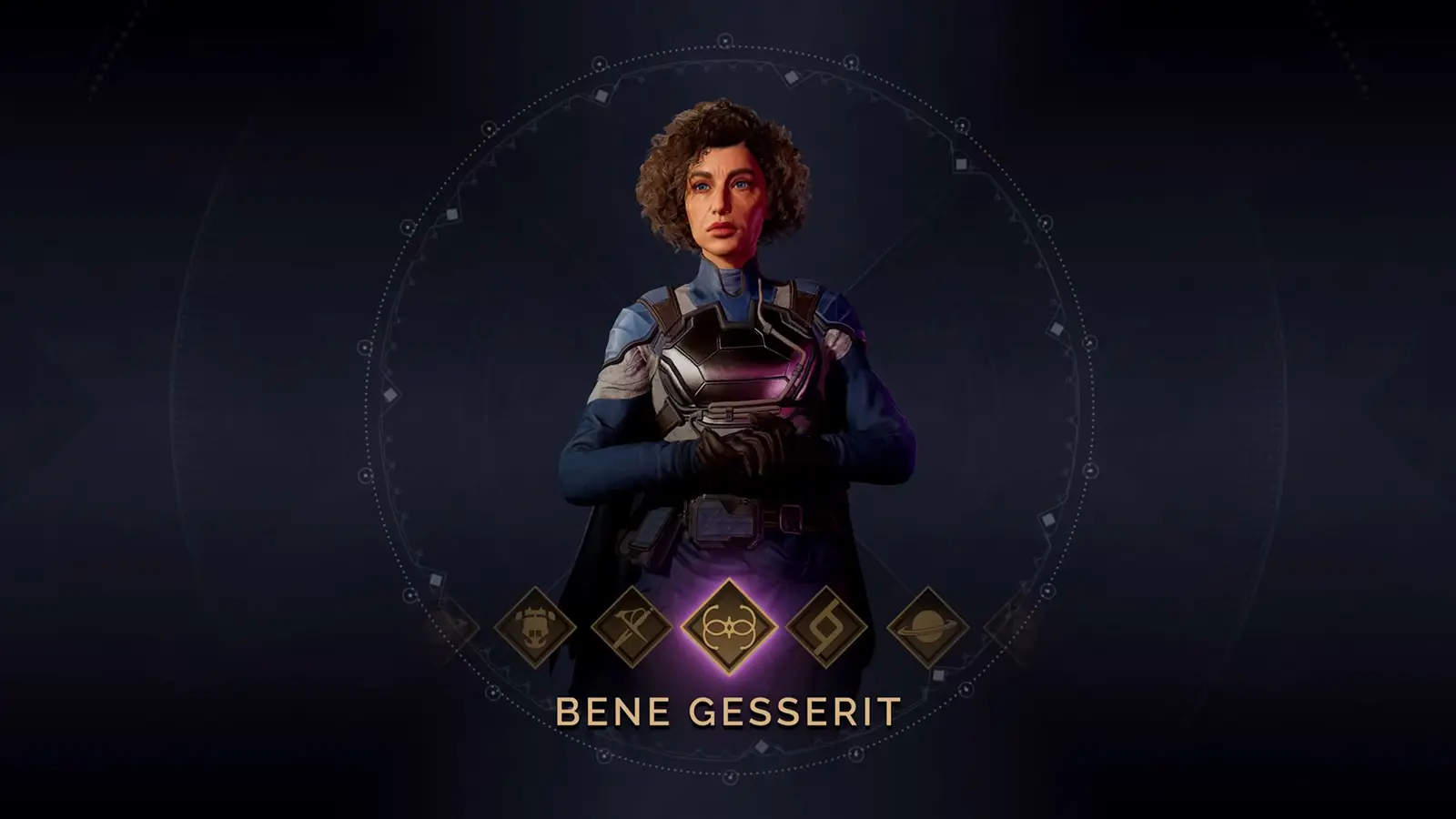This screenshot has width=1456, height=819.
Task: Click the BENE GESSERIT title text
Action: point(728,710)
